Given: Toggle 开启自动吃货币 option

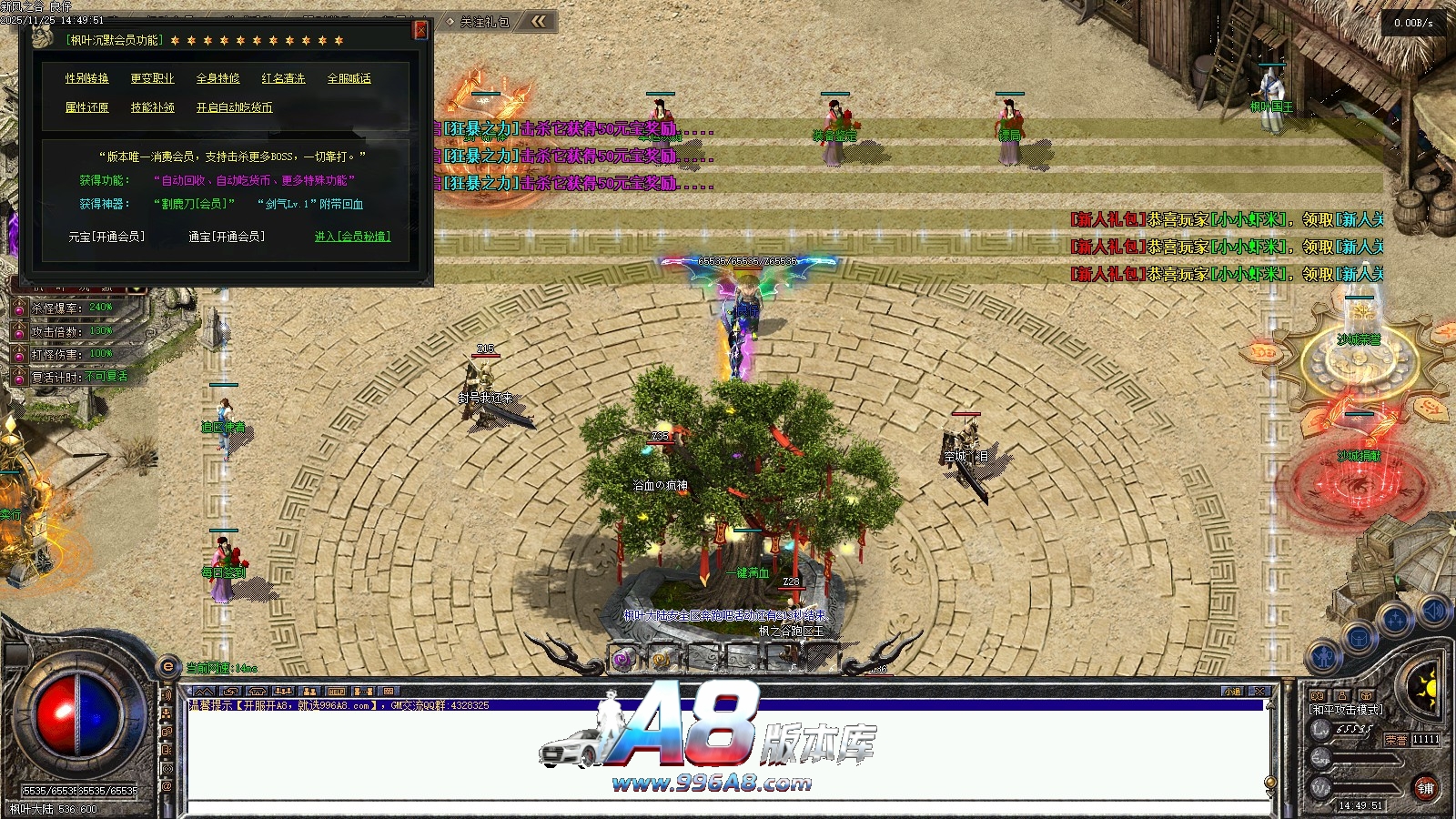Looking at the screenshot, I should tap(234, 107).
